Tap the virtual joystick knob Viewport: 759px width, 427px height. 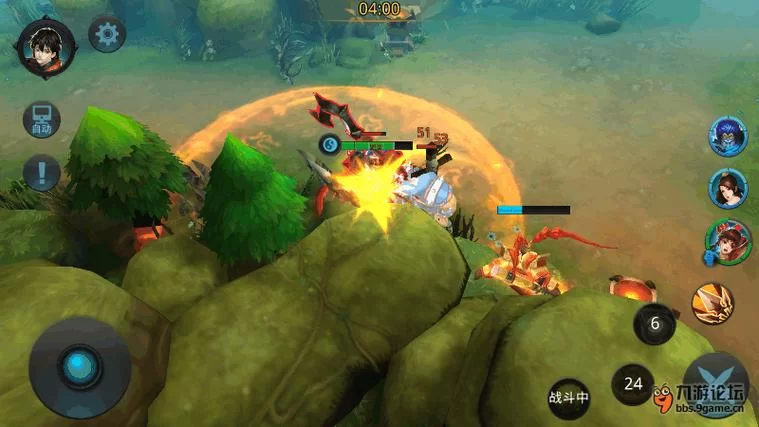point(79,365)
